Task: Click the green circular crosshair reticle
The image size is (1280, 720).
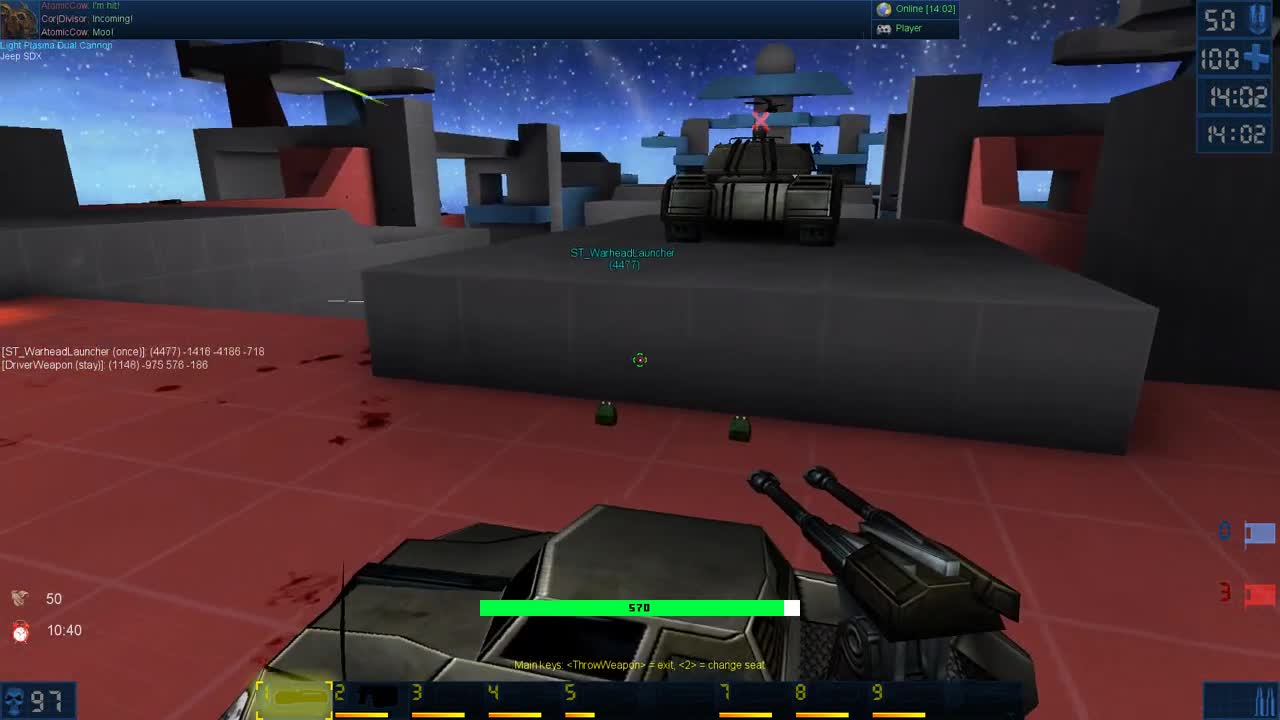Action: [639, 360]
